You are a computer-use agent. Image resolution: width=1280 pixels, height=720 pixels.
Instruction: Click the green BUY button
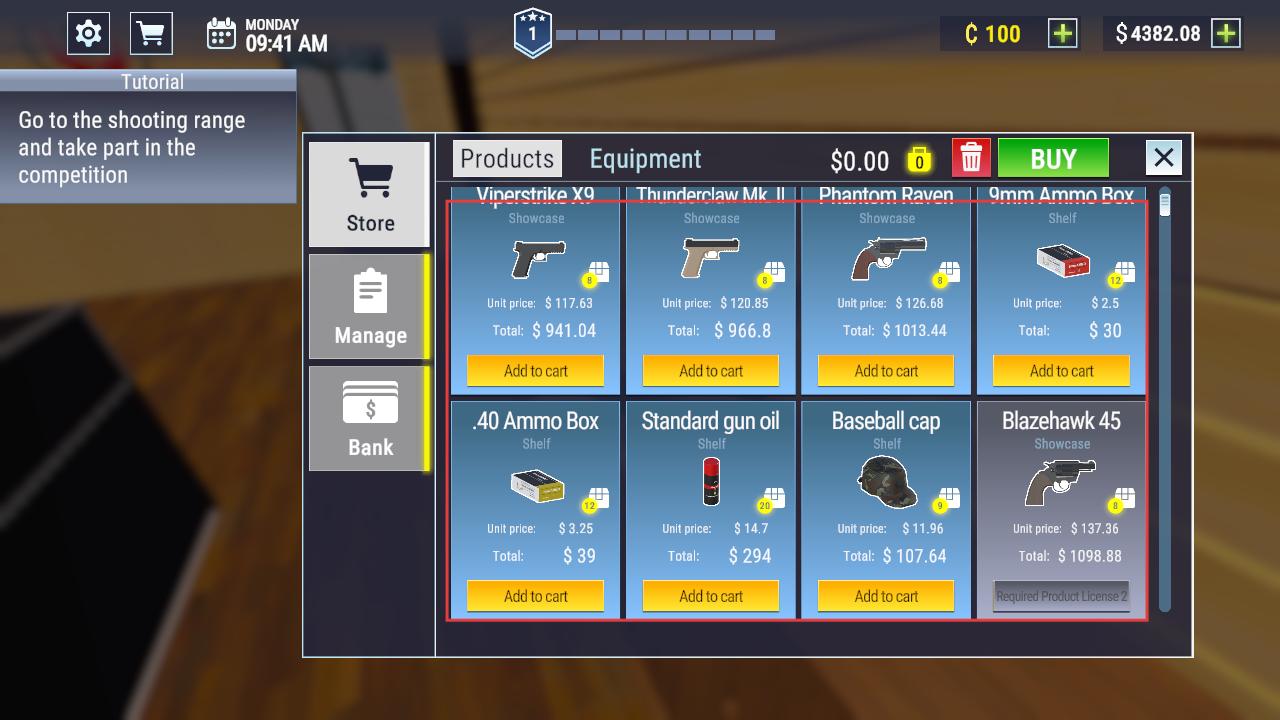(1053, 159)
